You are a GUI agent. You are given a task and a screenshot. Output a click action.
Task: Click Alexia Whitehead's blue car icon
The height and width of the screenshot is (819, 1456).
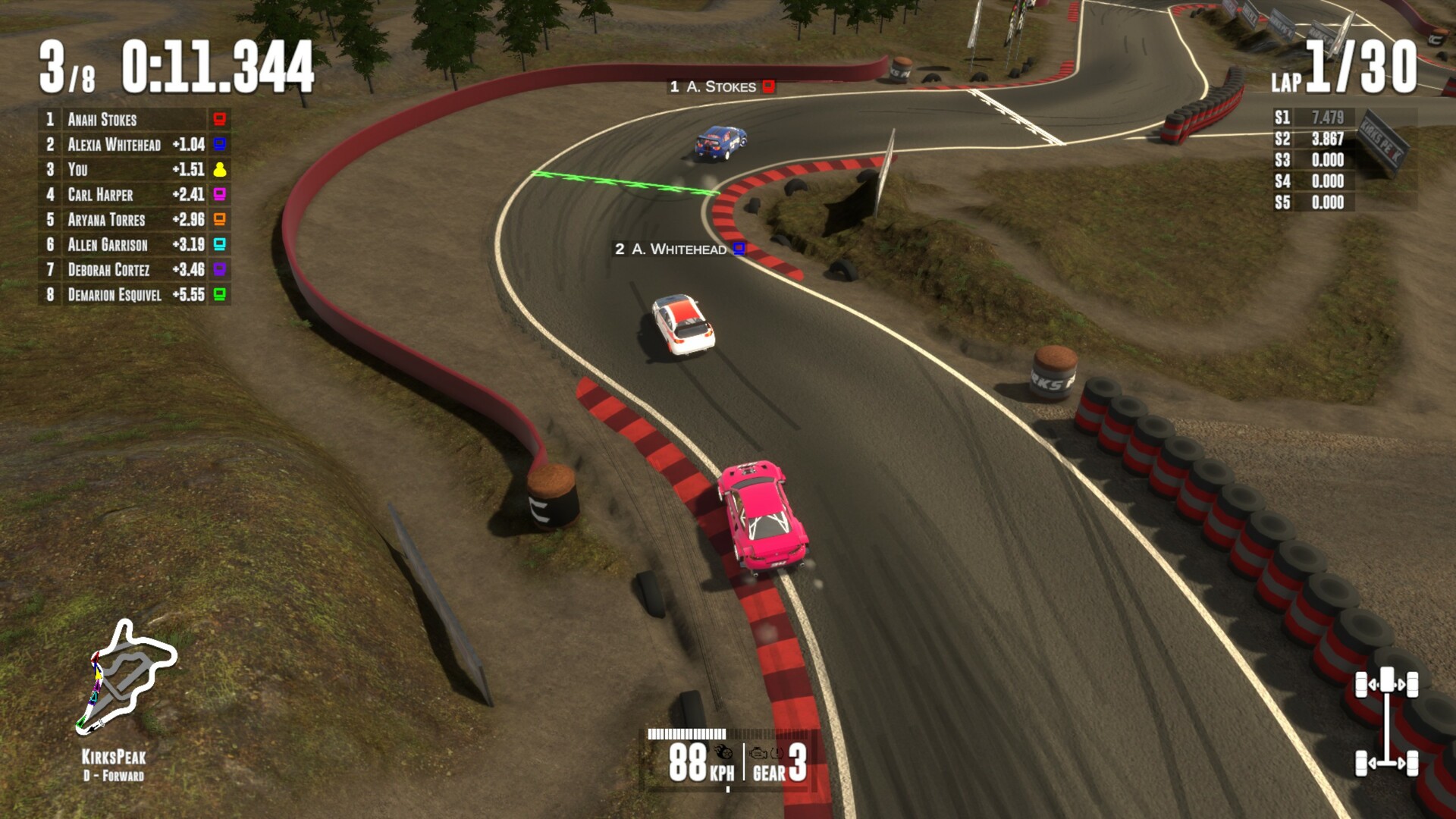pos(218,145)
